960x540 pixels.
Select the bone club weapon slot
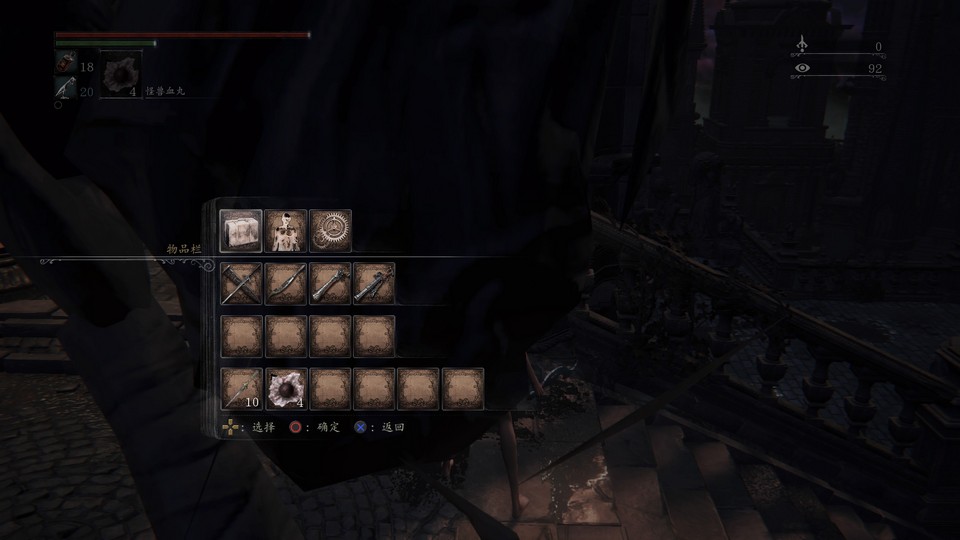pyautogui.click(x=330, y=283)
